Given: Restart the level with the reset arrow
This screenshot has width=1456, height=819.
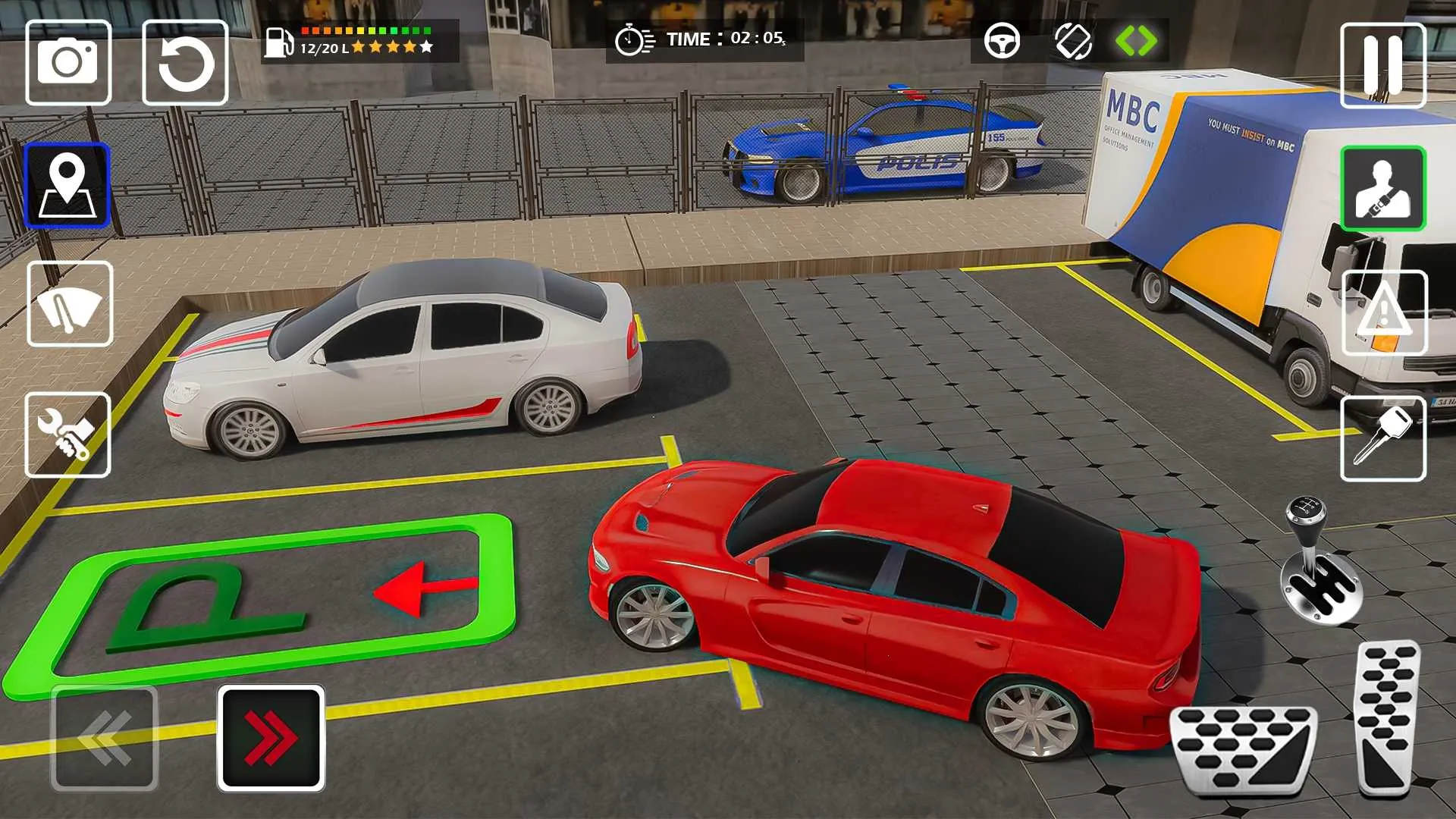Looking at the screenshot, I should coord(185,62).
